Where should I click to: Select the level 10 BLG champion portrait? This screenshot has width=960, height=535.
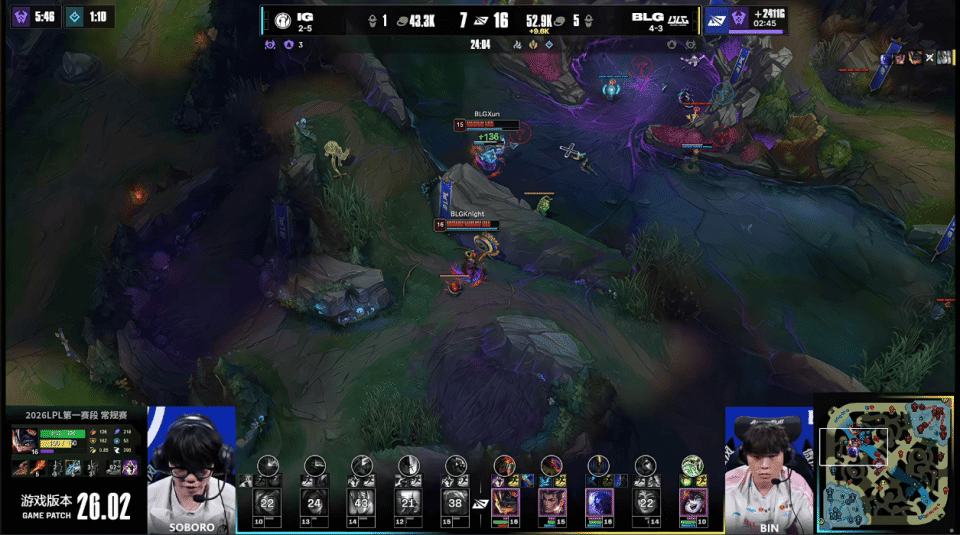693,500
